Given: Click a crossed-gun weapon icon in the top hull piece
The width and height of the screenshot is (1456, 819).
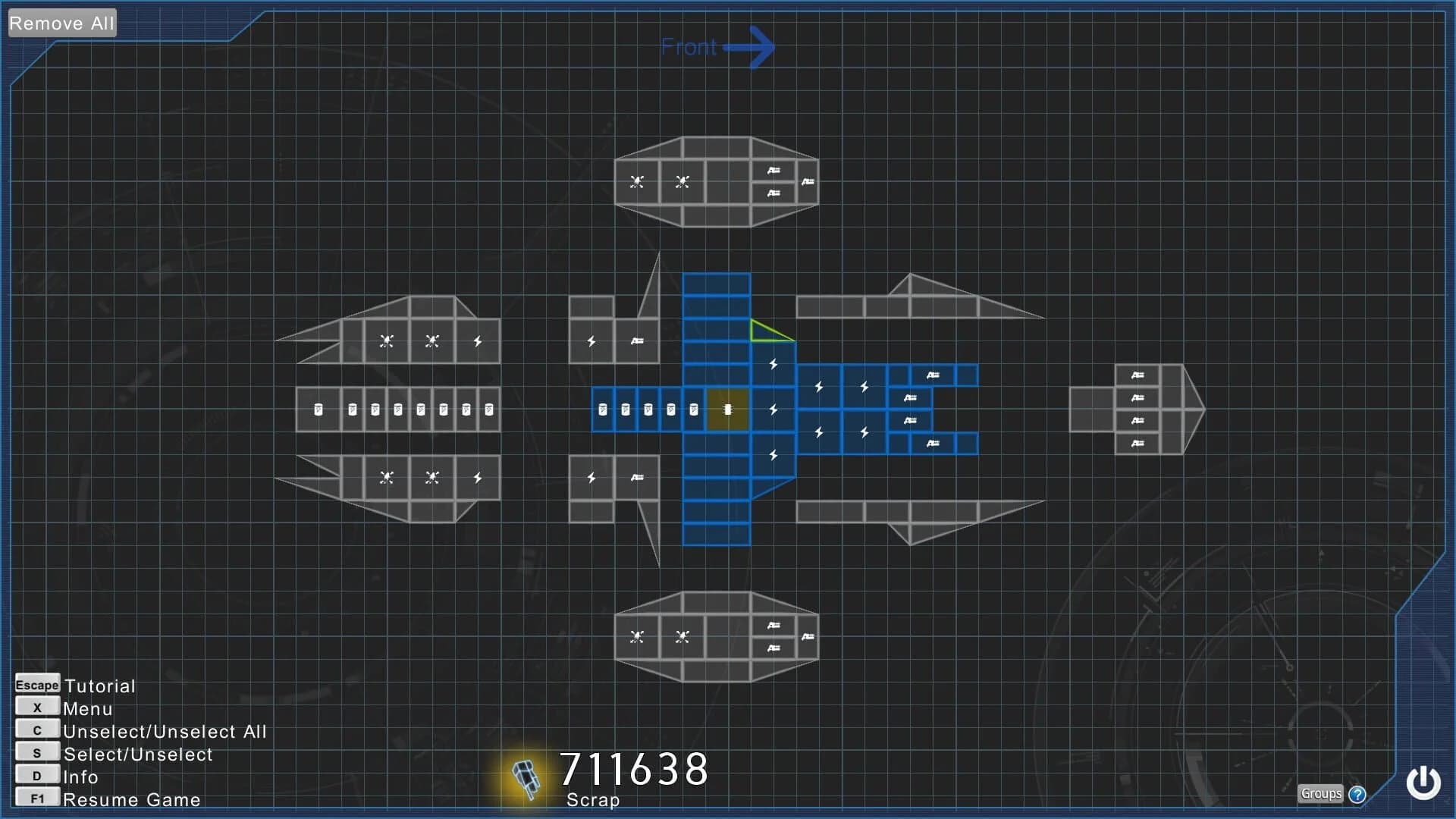Looking at the screenshot, I should pyautogui.click(x=635, y=181).
